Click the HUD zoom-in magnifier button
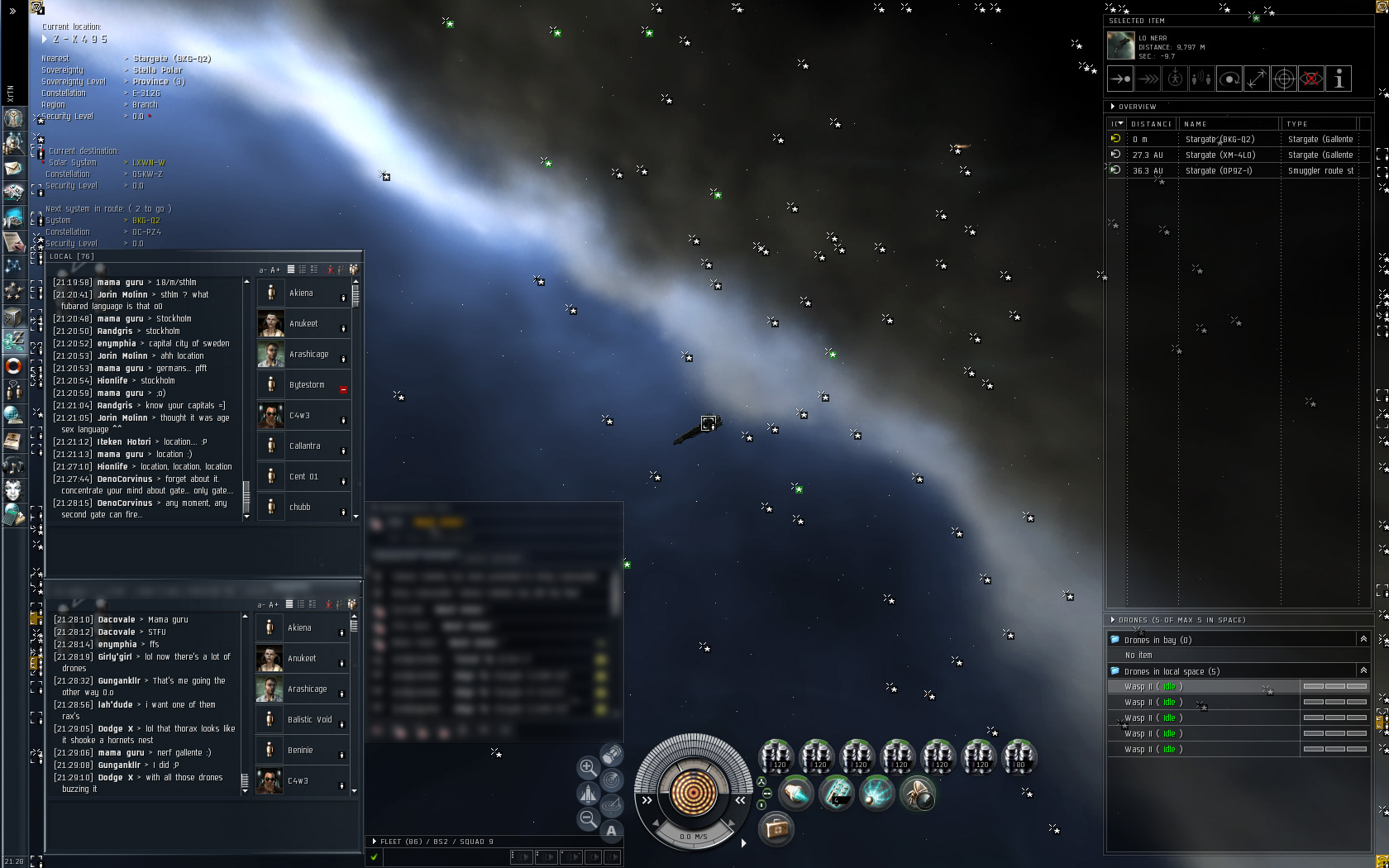The height and width of the screenshot is (868, 1389). [x=588, y=767]
